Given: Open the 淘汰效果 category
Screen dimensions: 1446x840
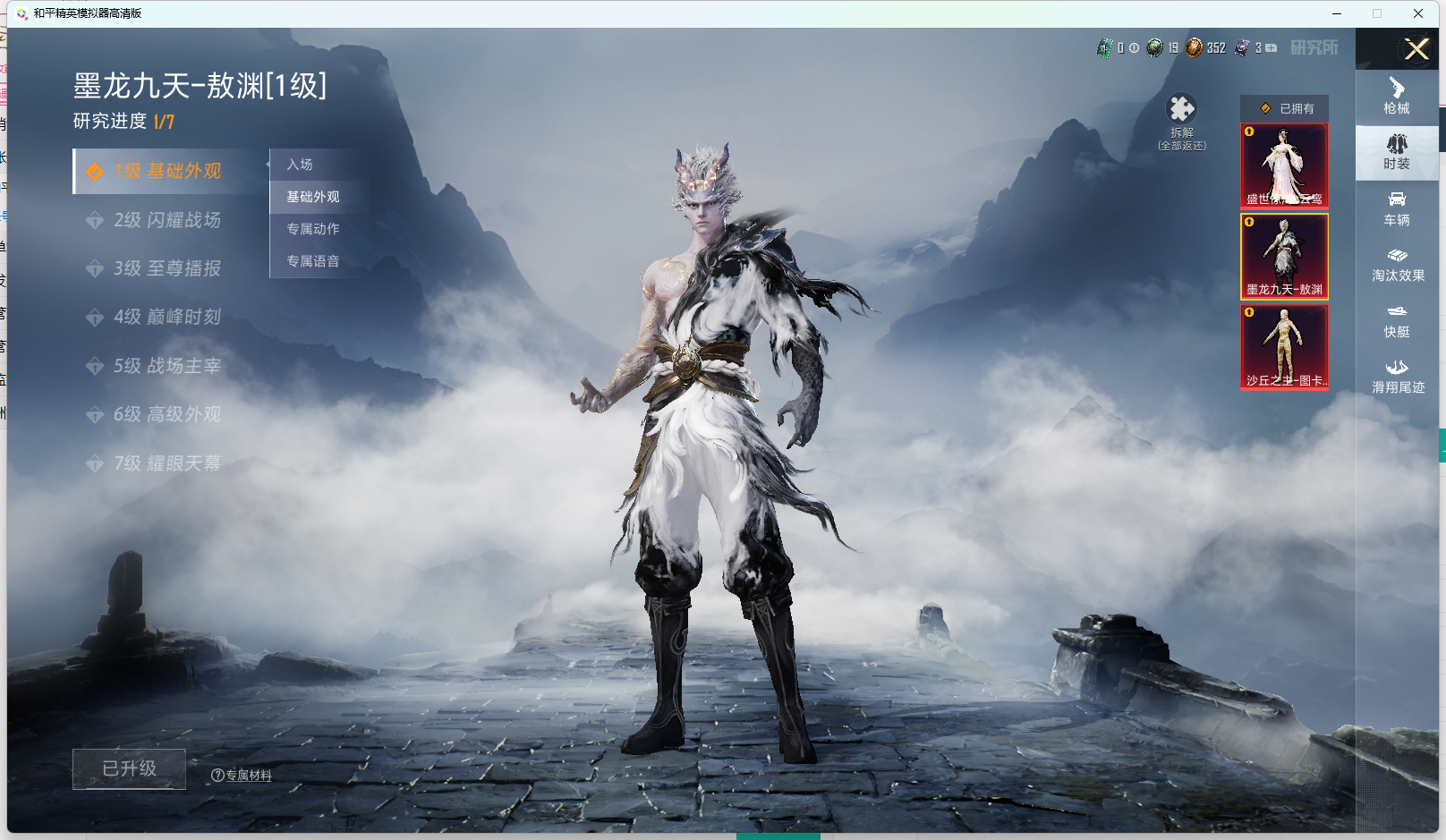Looking at the screenshot, I should pyautogui.click(x=1397, y=265).
